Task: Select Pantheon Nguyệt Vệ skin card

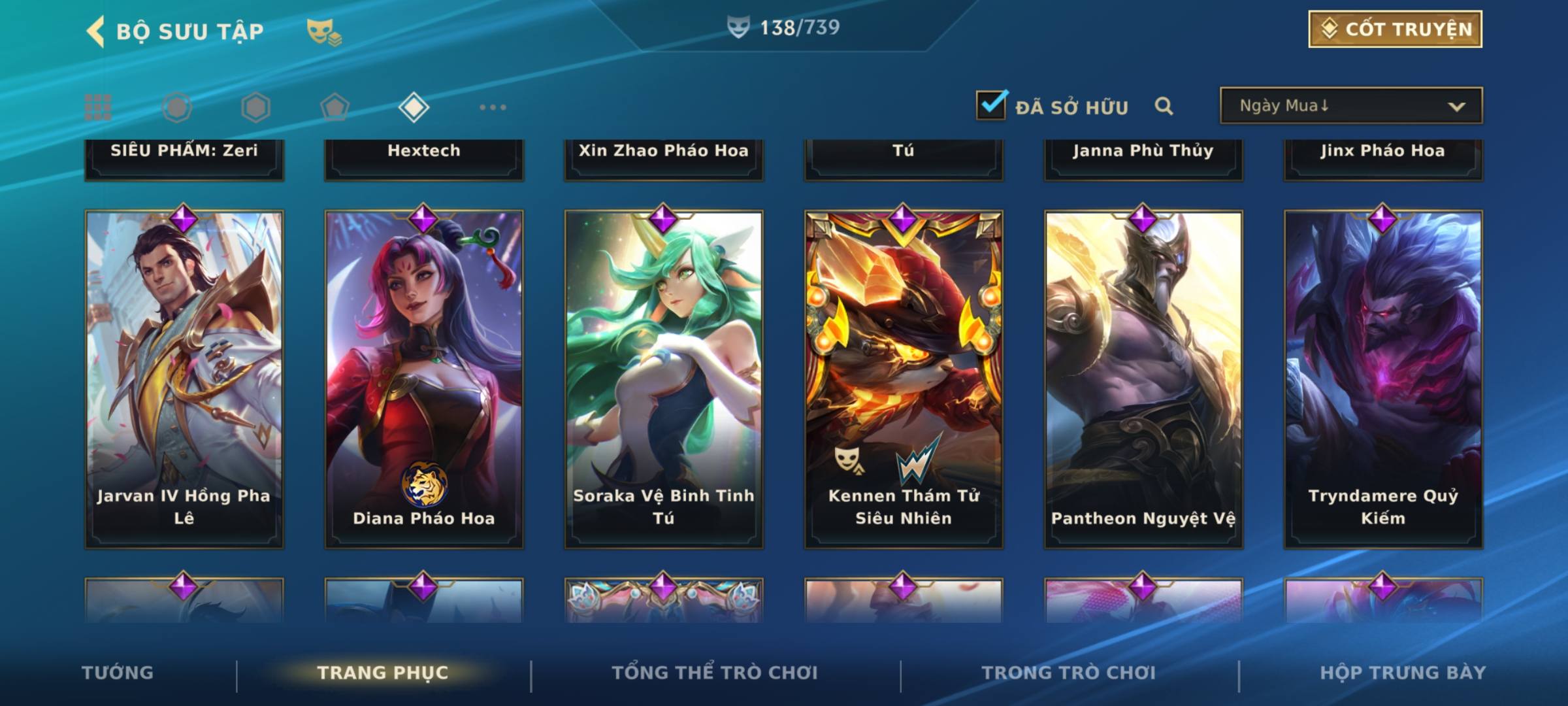Action: [1143, 379]
